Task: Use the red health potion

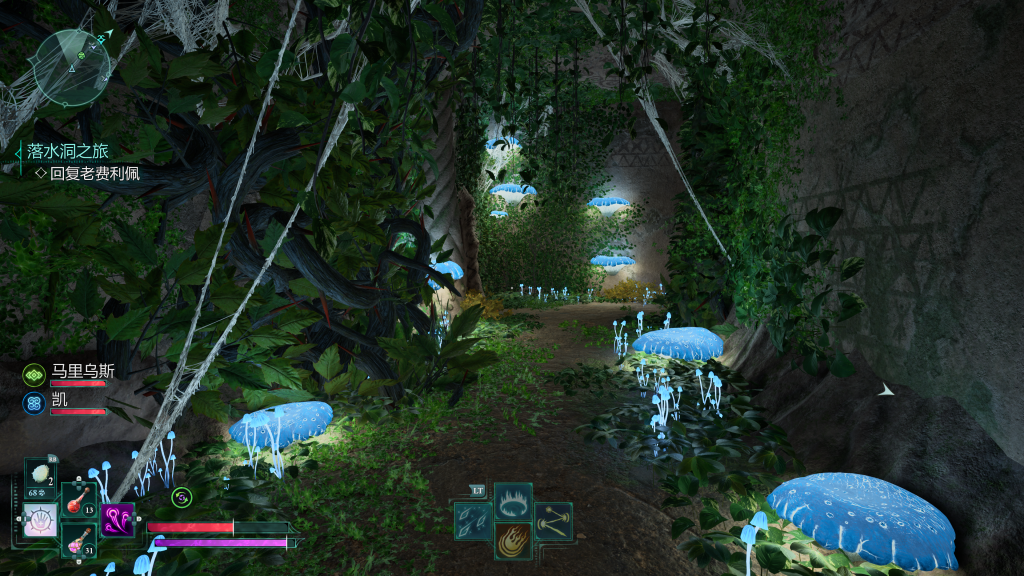Action: point(78,498)
